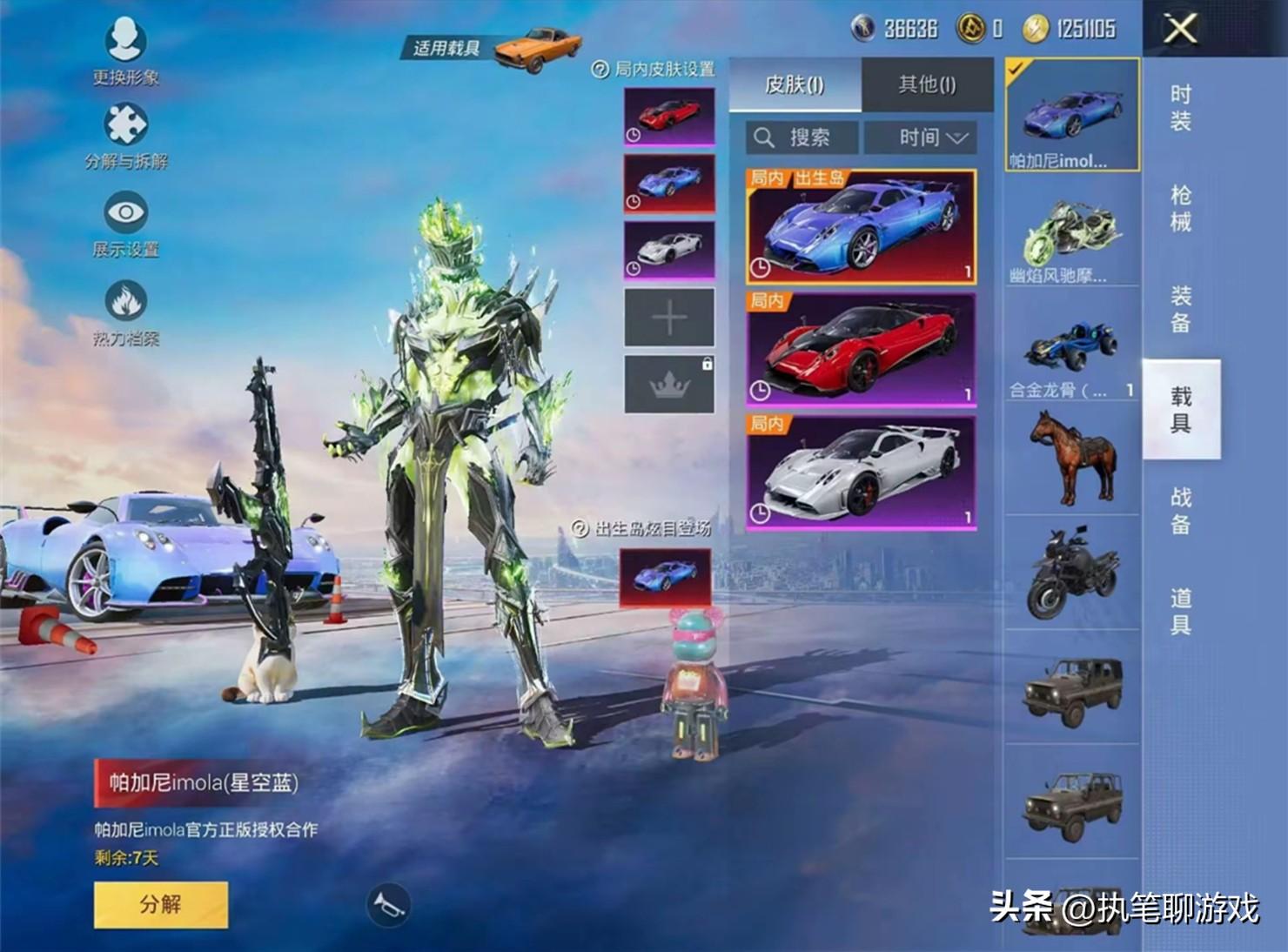
Task: Open 展示设置 display settings
Action: point(126,224)
